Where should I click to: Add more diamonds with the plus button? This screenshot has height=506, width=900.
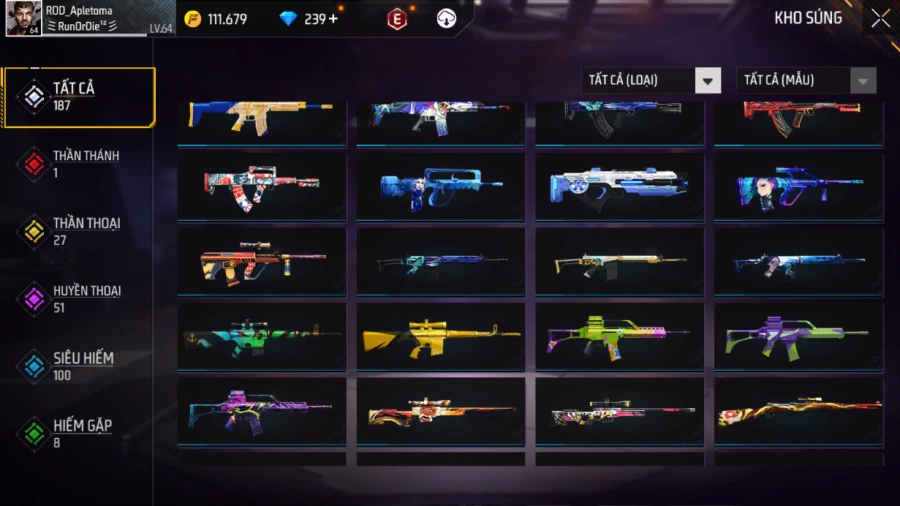pos(333,19)
